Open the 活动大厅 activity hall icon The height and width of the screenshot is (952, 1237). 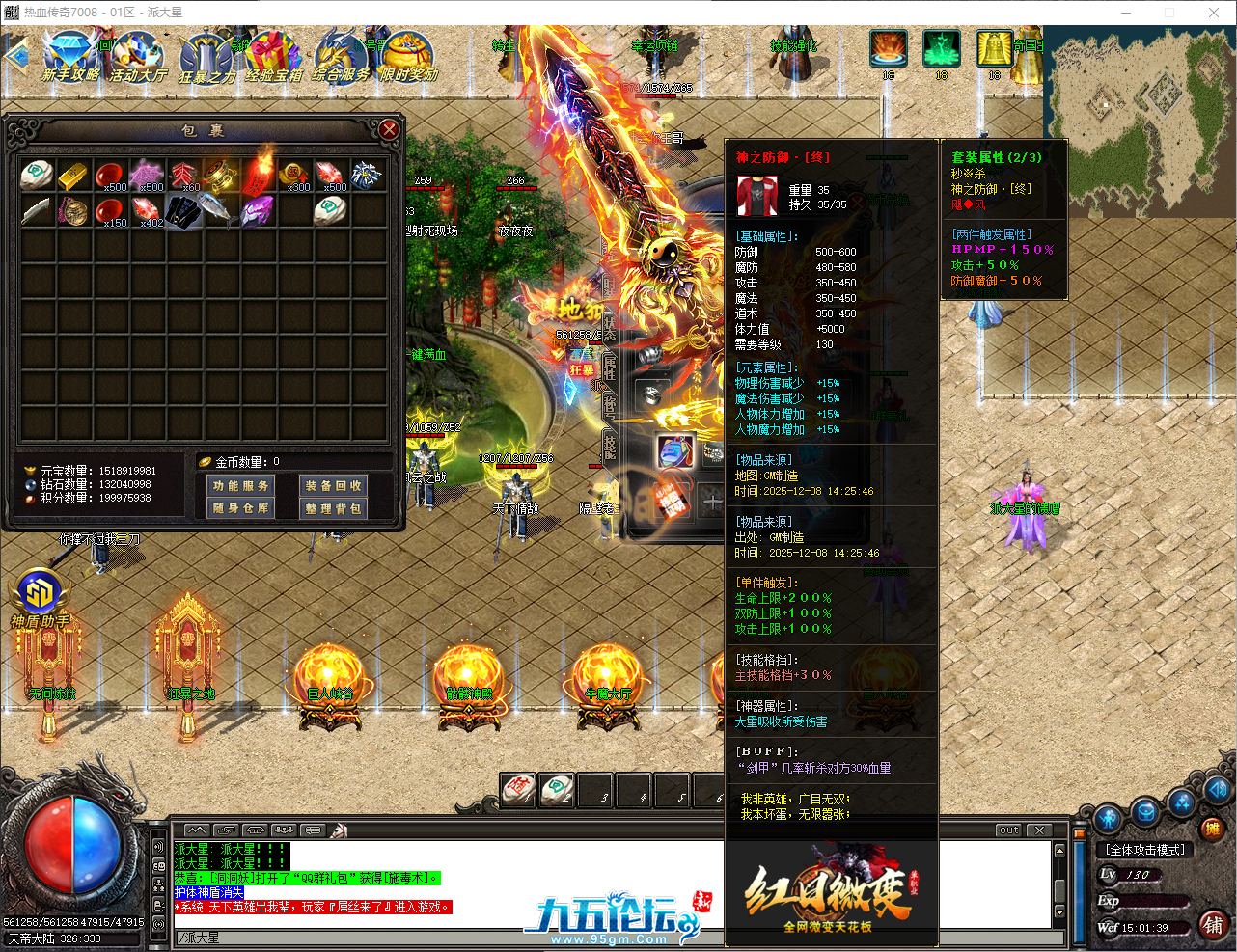[x=137, y=53]
